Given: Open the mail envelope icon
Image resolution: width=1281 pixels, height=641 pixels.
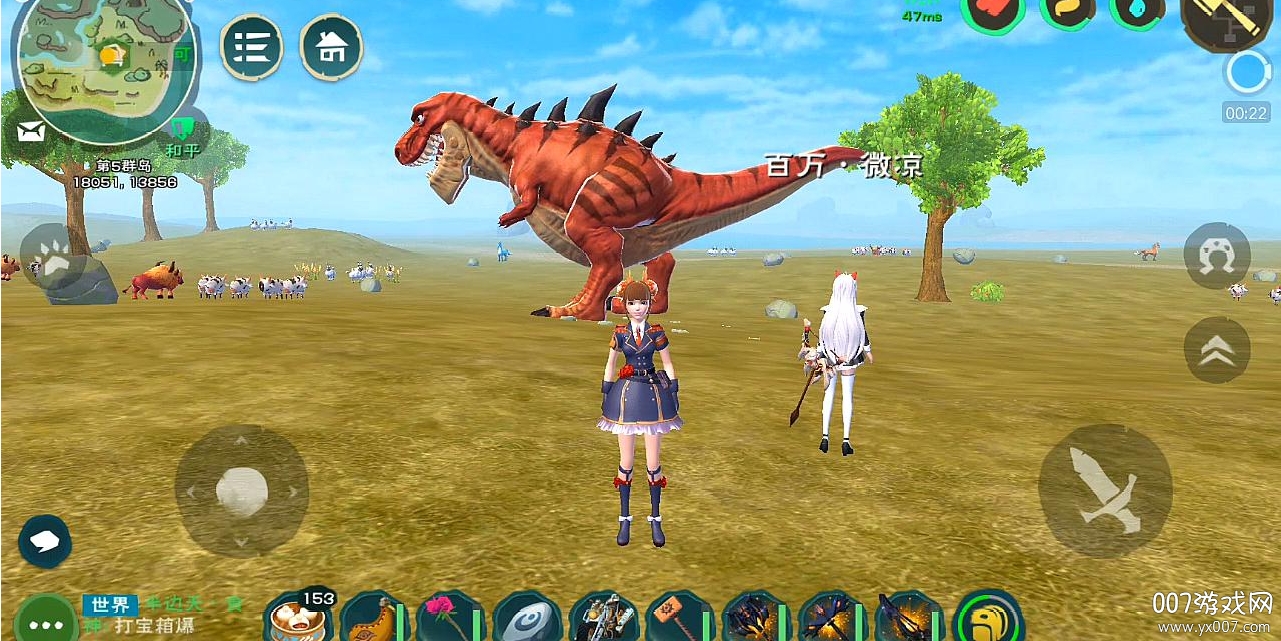Looking at the screenshot, I should coord(31,131).
